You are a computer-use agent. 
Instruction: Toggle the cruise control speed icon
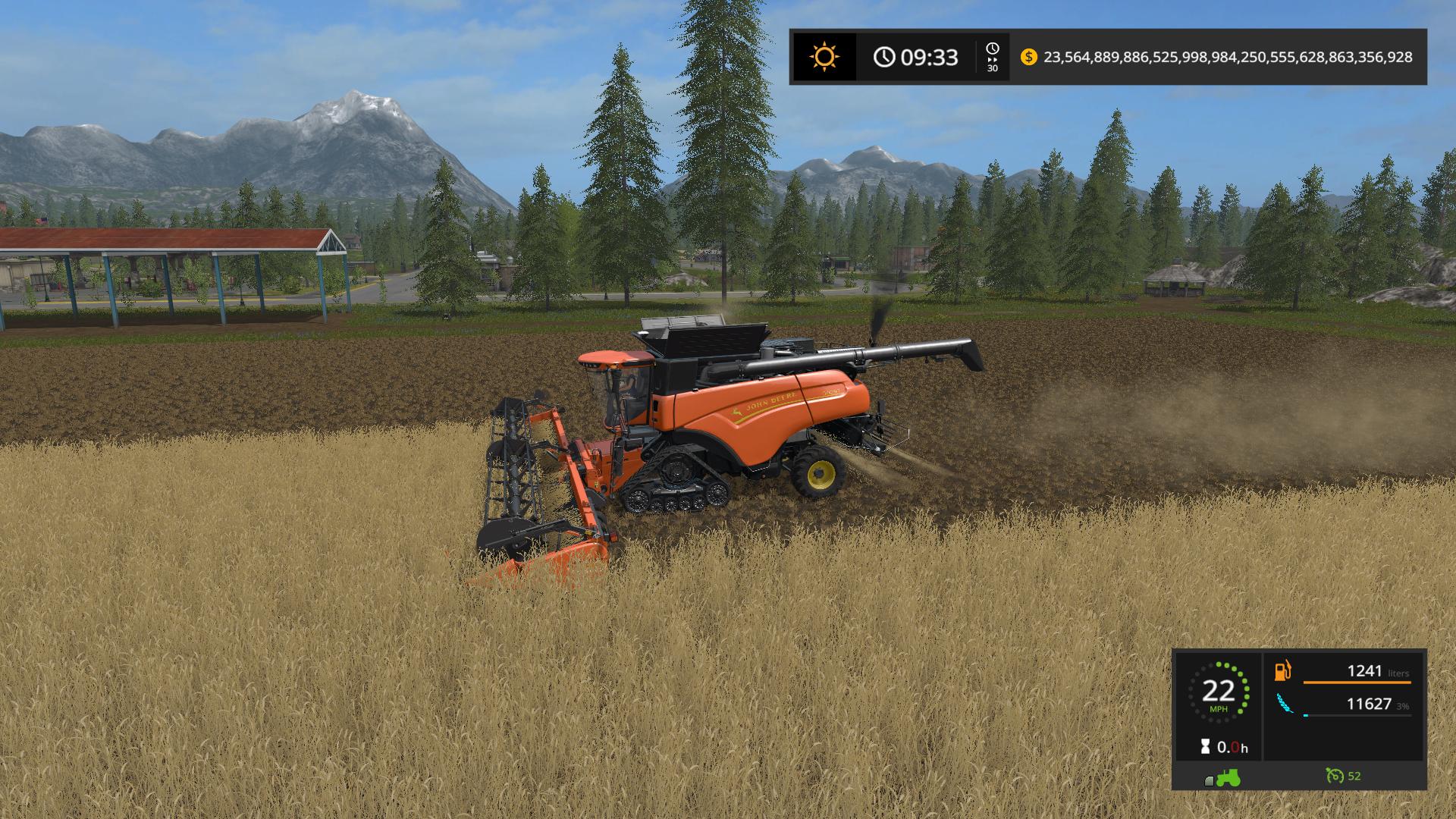pyautogui.click(x=1335, y=776)
